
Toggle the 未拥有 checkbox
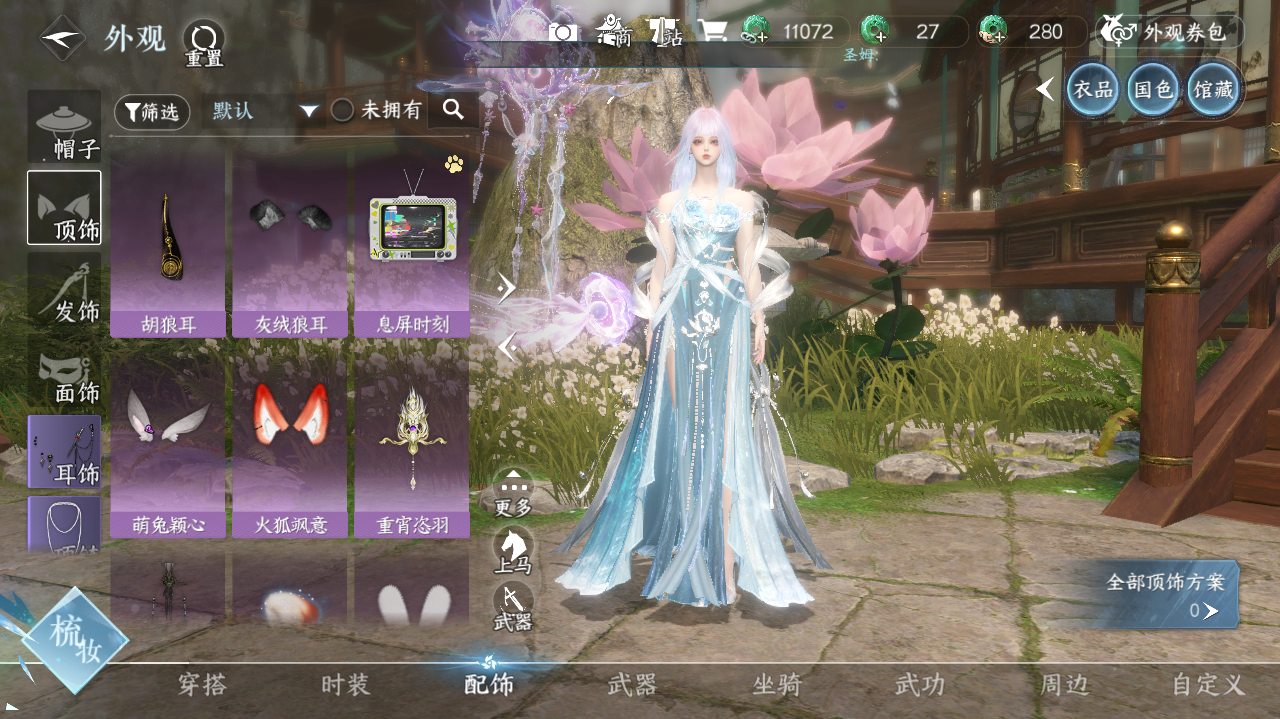pos(342,111)
